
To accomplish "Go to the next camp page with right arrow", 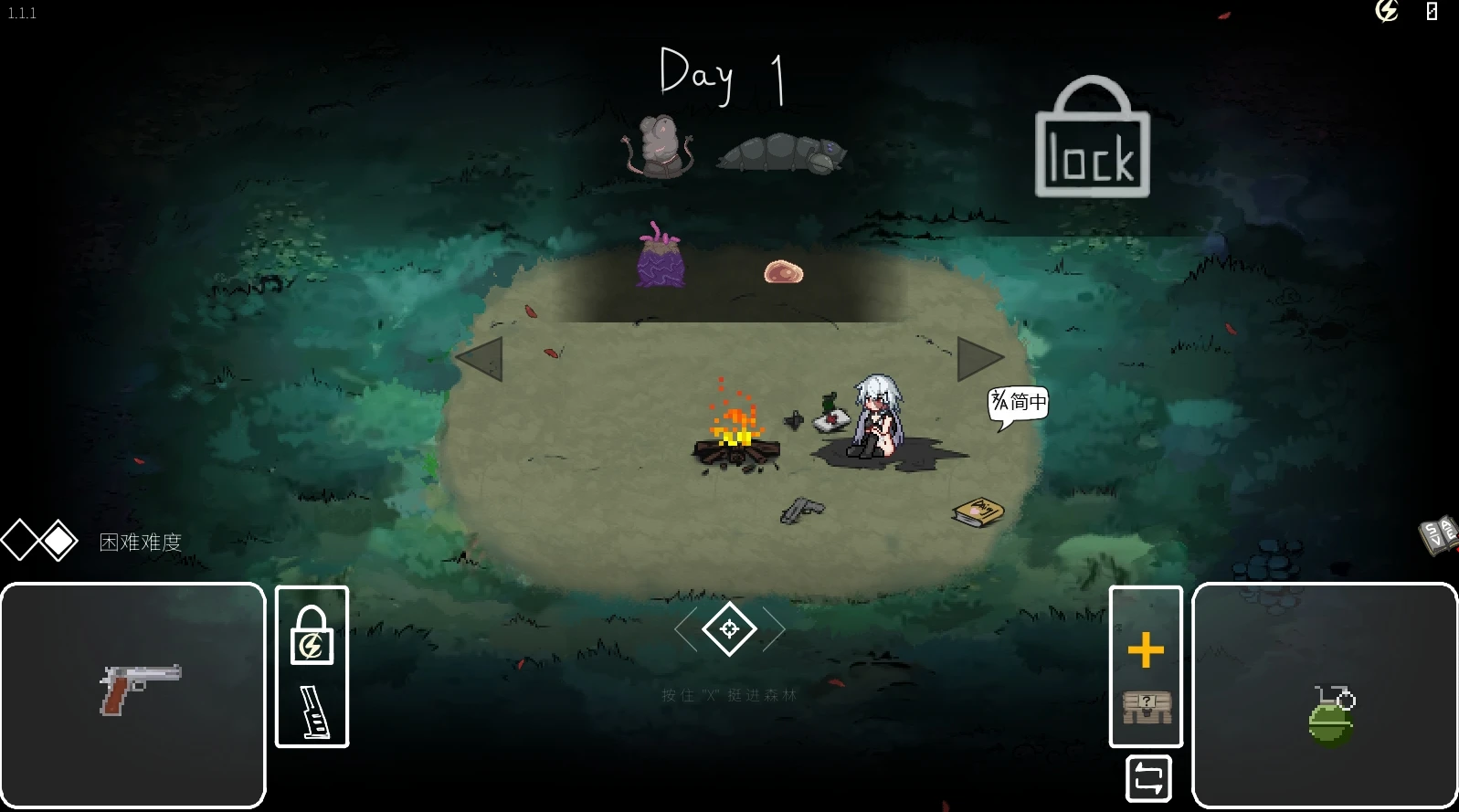I will [x=978, y=359].
